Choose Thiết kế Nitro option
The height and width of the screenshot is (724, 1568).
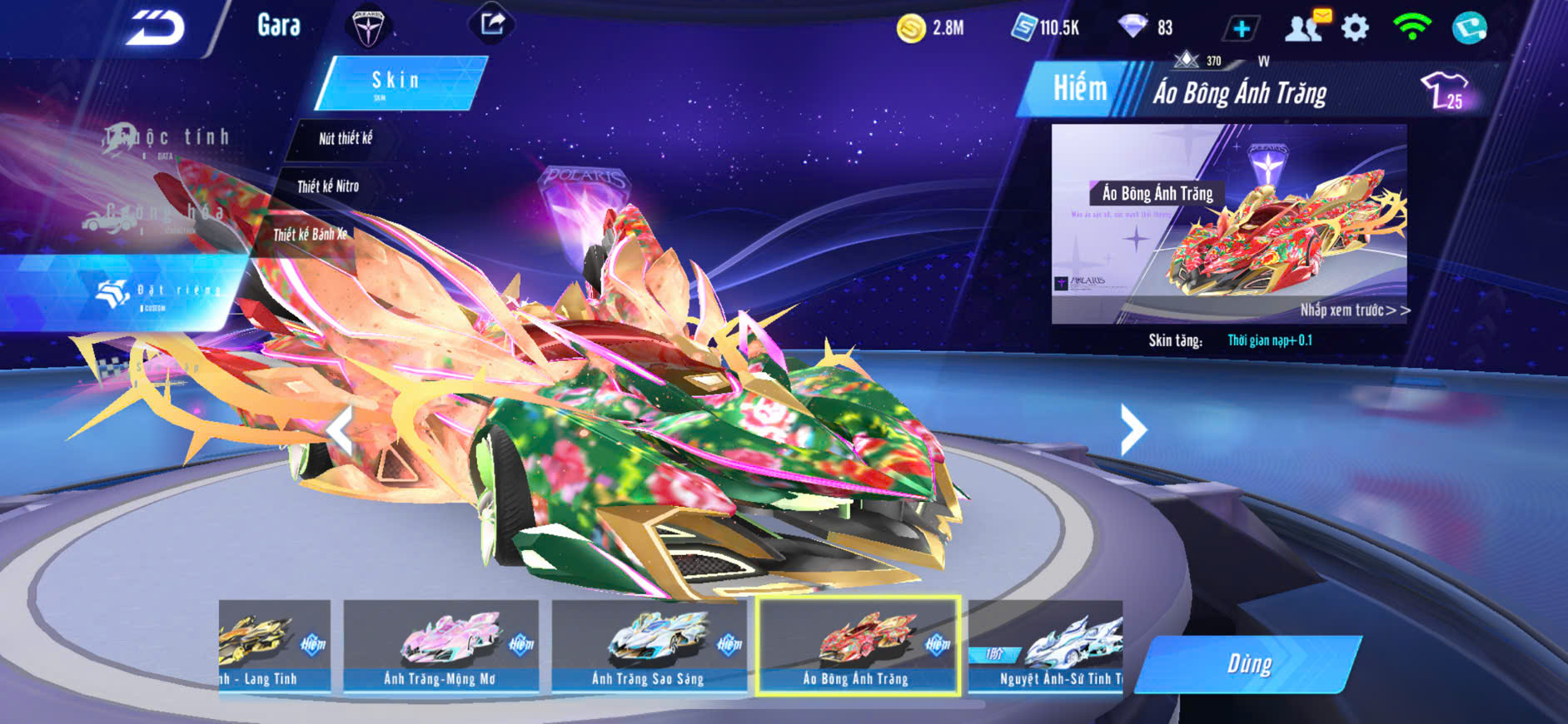328,186
